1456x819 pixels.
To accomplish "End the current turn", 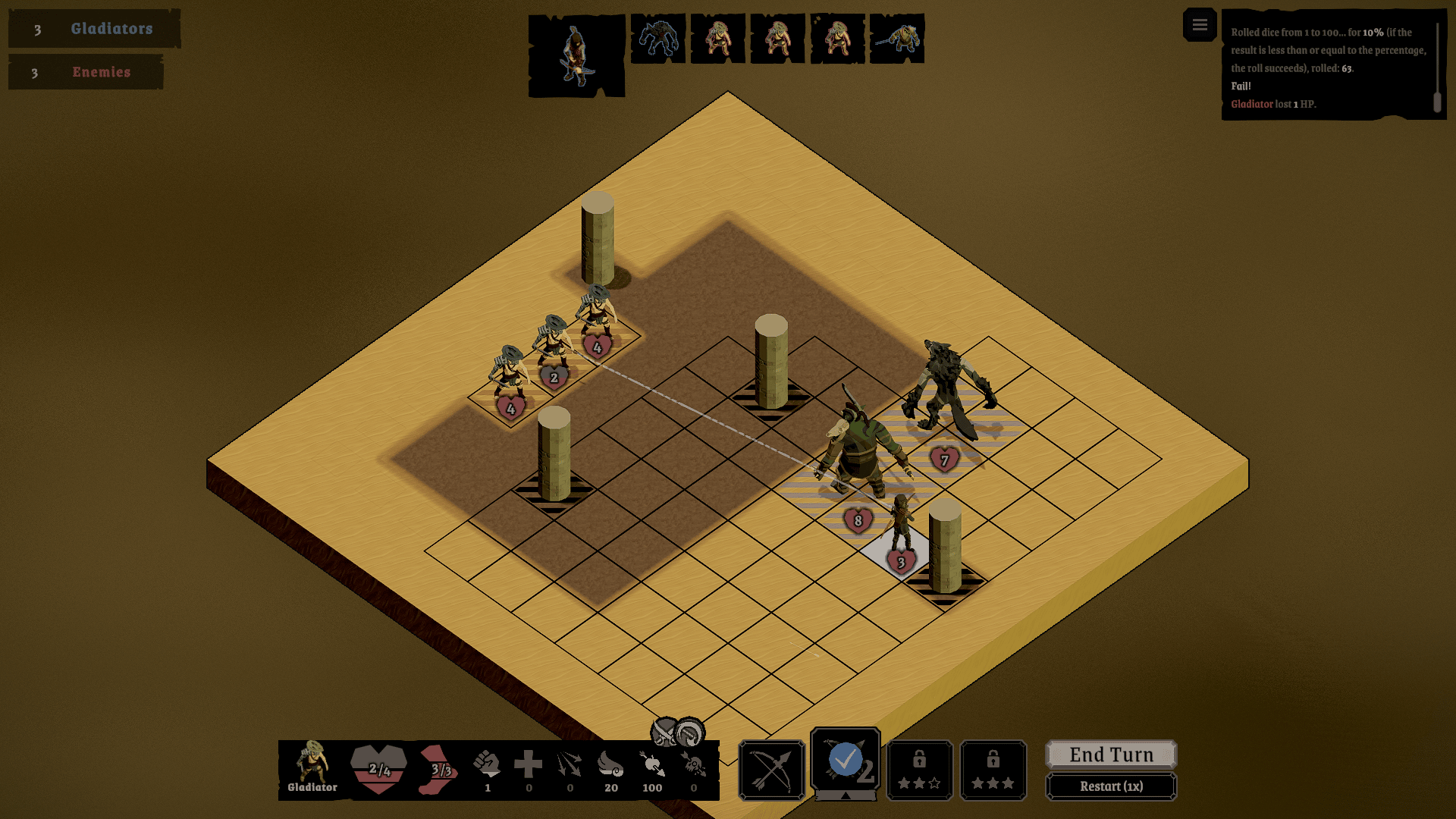I will (x=1111, y=755).
